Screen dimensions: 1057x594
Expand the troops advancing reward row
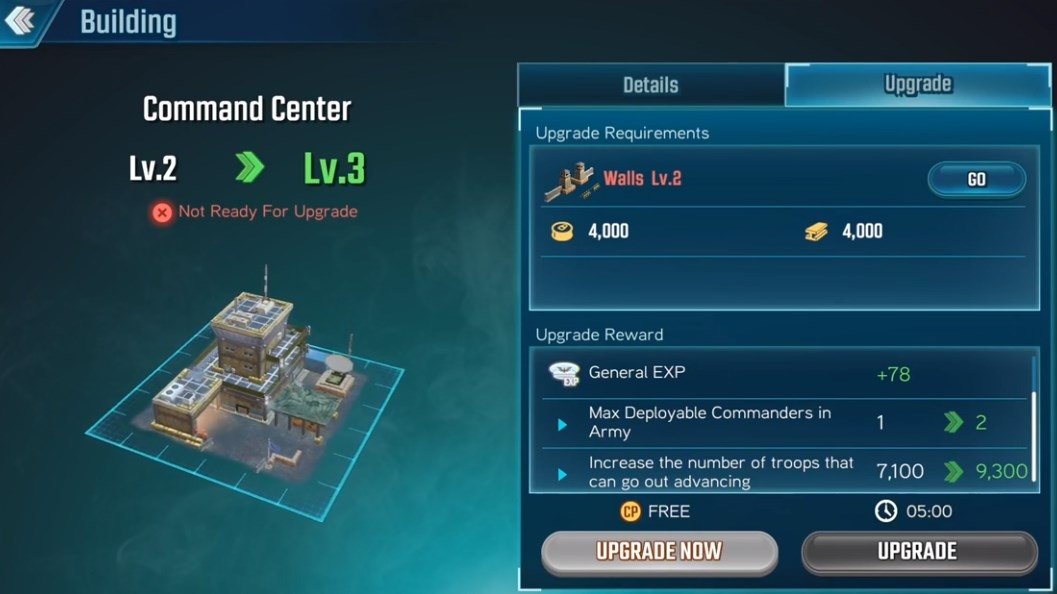562,472
